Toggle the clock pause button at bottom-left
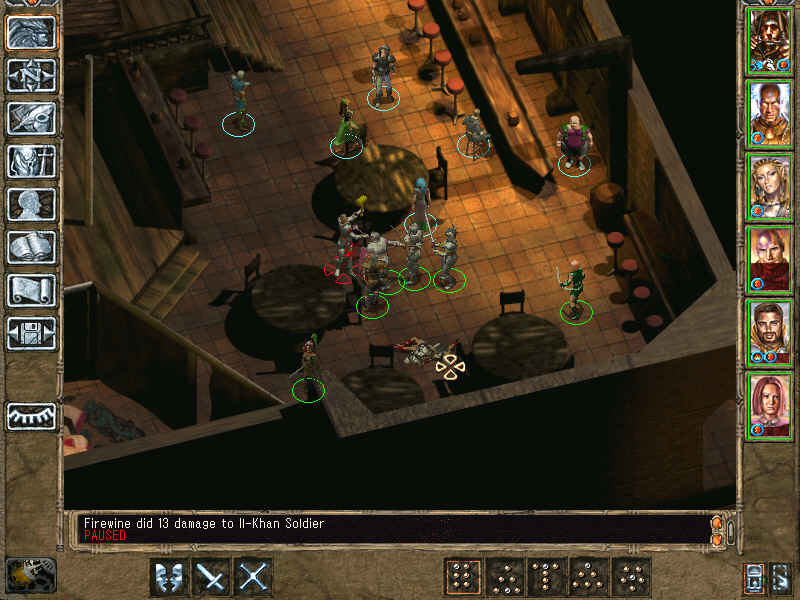Screen dimensions: 800x600 [x=29, y=575]
